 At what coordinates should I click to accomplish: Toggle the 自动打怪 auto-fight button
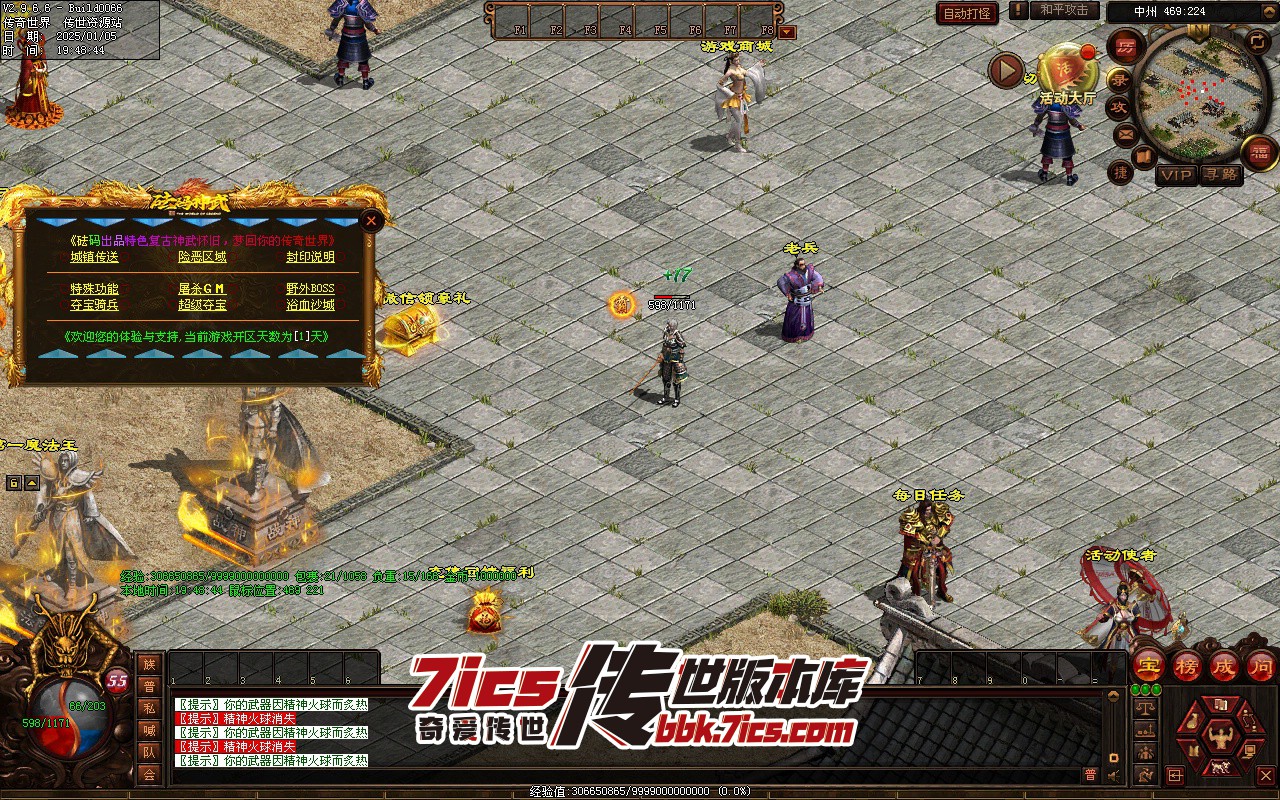point(967,13)
